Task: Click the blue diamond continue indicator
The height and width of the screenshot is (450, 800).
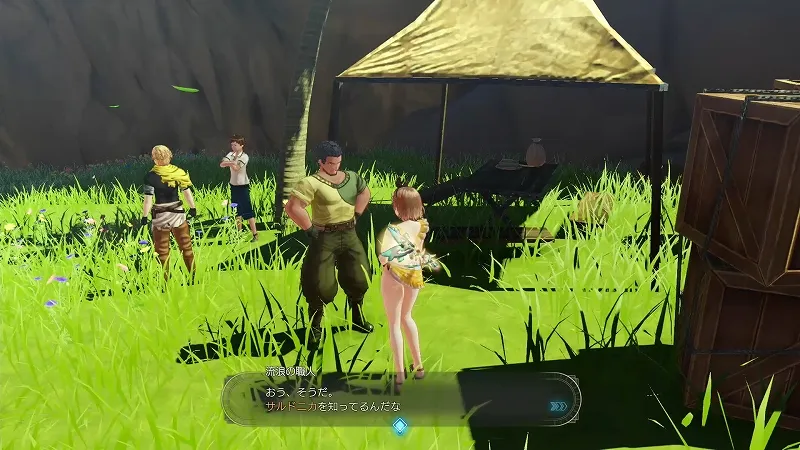Action: [399, 426]
